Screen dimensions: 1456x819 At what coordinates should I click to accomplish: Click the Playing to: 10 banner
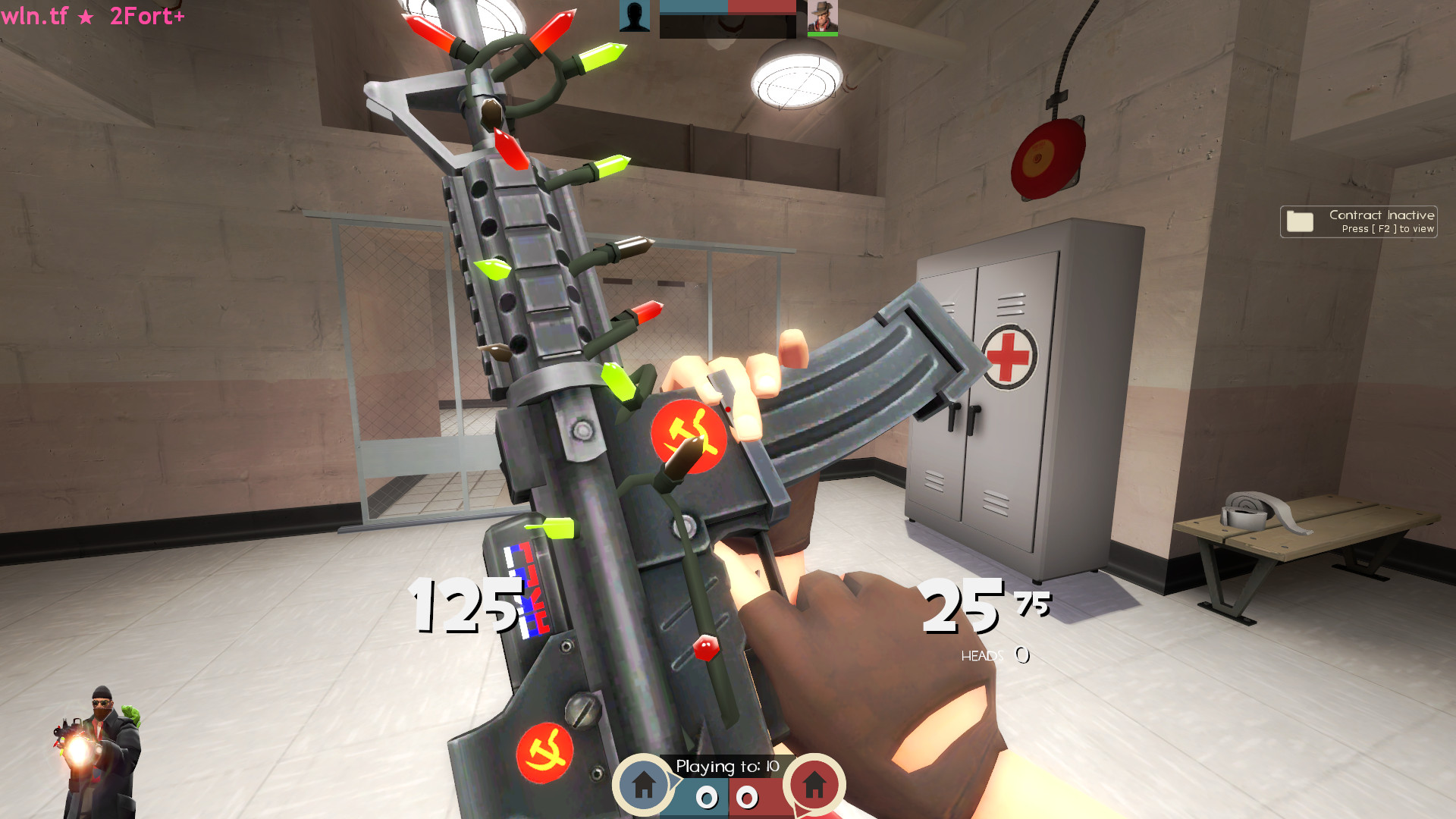[x=726, y=767]
